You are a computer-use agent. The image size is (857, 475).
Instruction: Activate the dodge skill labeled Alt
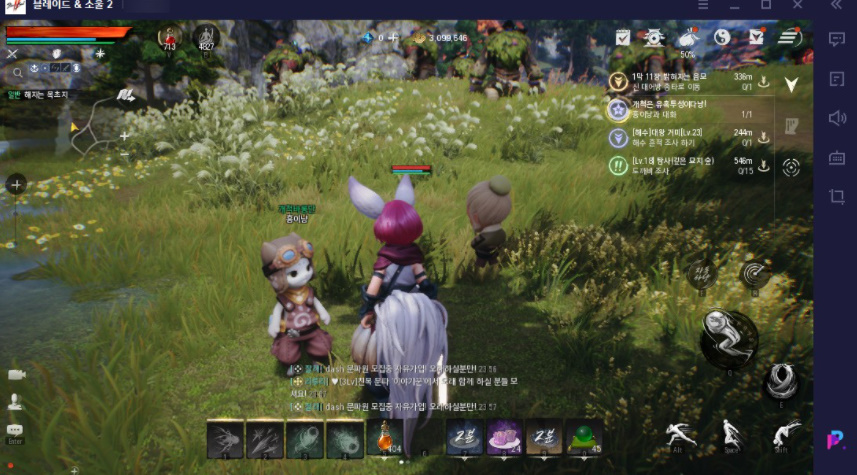click(x=681, y=434)
